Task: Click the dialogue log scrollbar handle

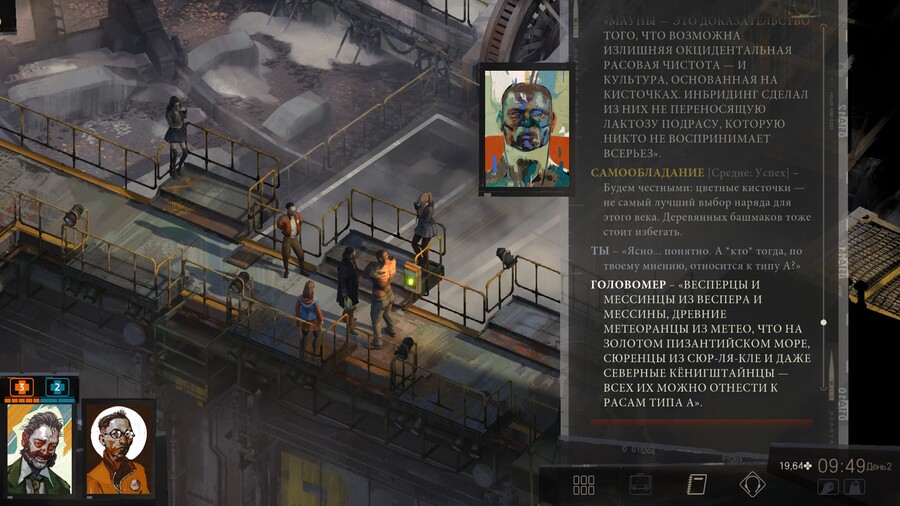Action: tap(823, 322)
